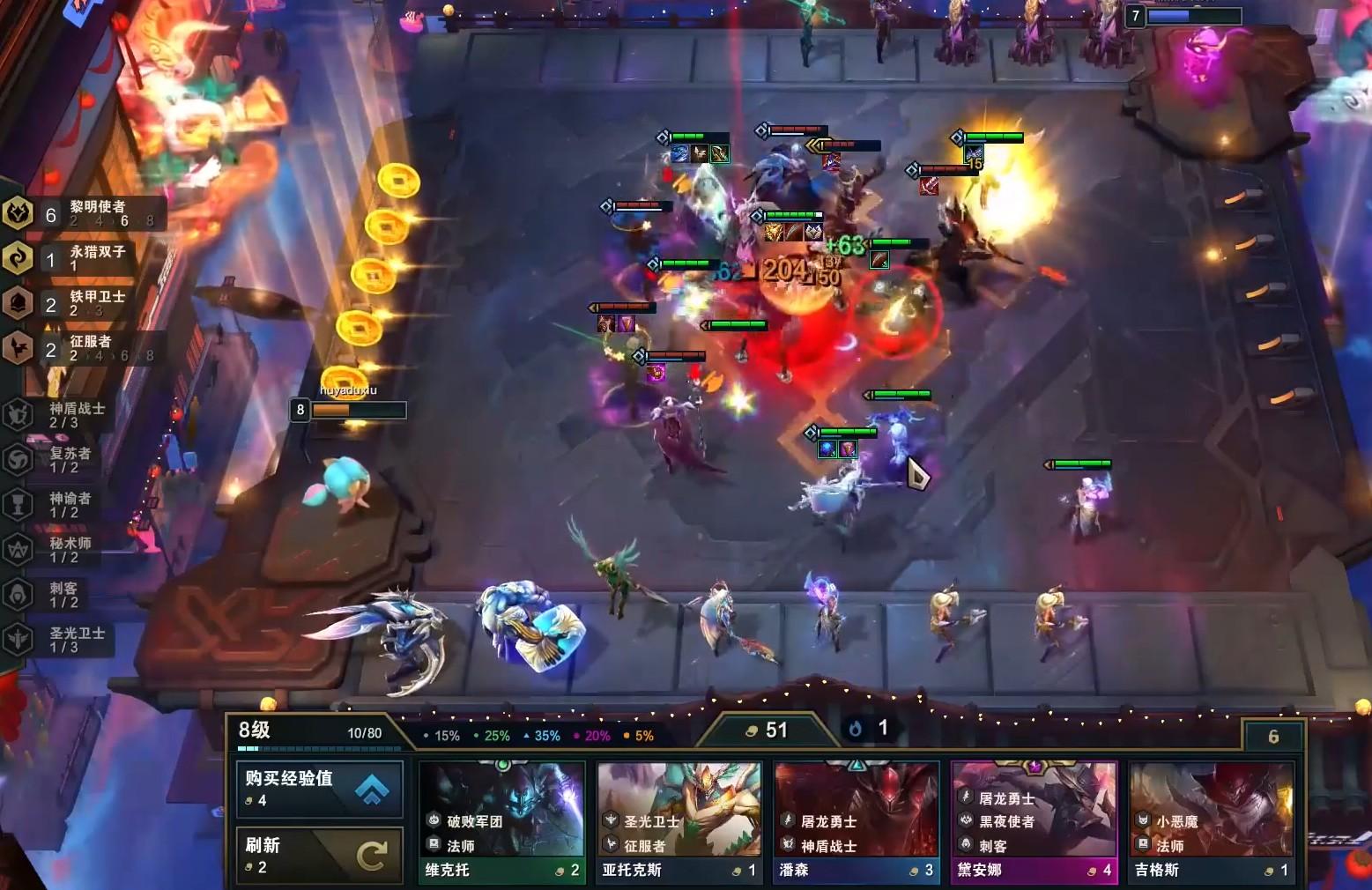The width and height of the screenshot is (1372, 890).
Task: Buy 亚托克斯 from the shop
Action: pos(679,823)
